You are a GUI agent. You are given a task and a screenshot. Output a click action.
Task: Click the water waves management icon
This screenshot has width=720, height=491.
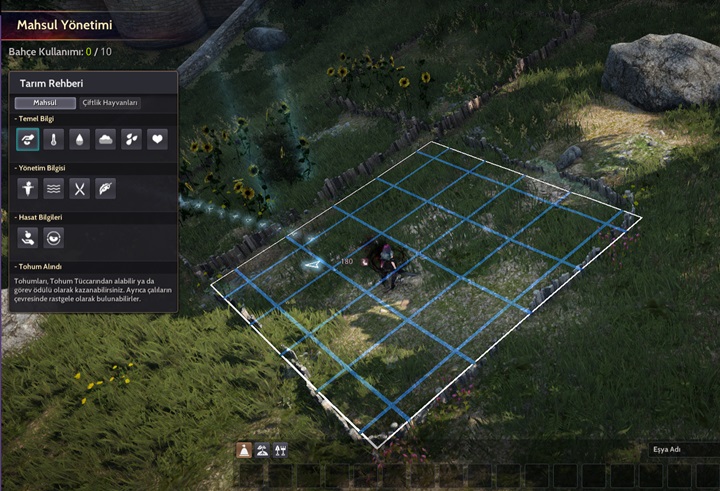[54, 188]
